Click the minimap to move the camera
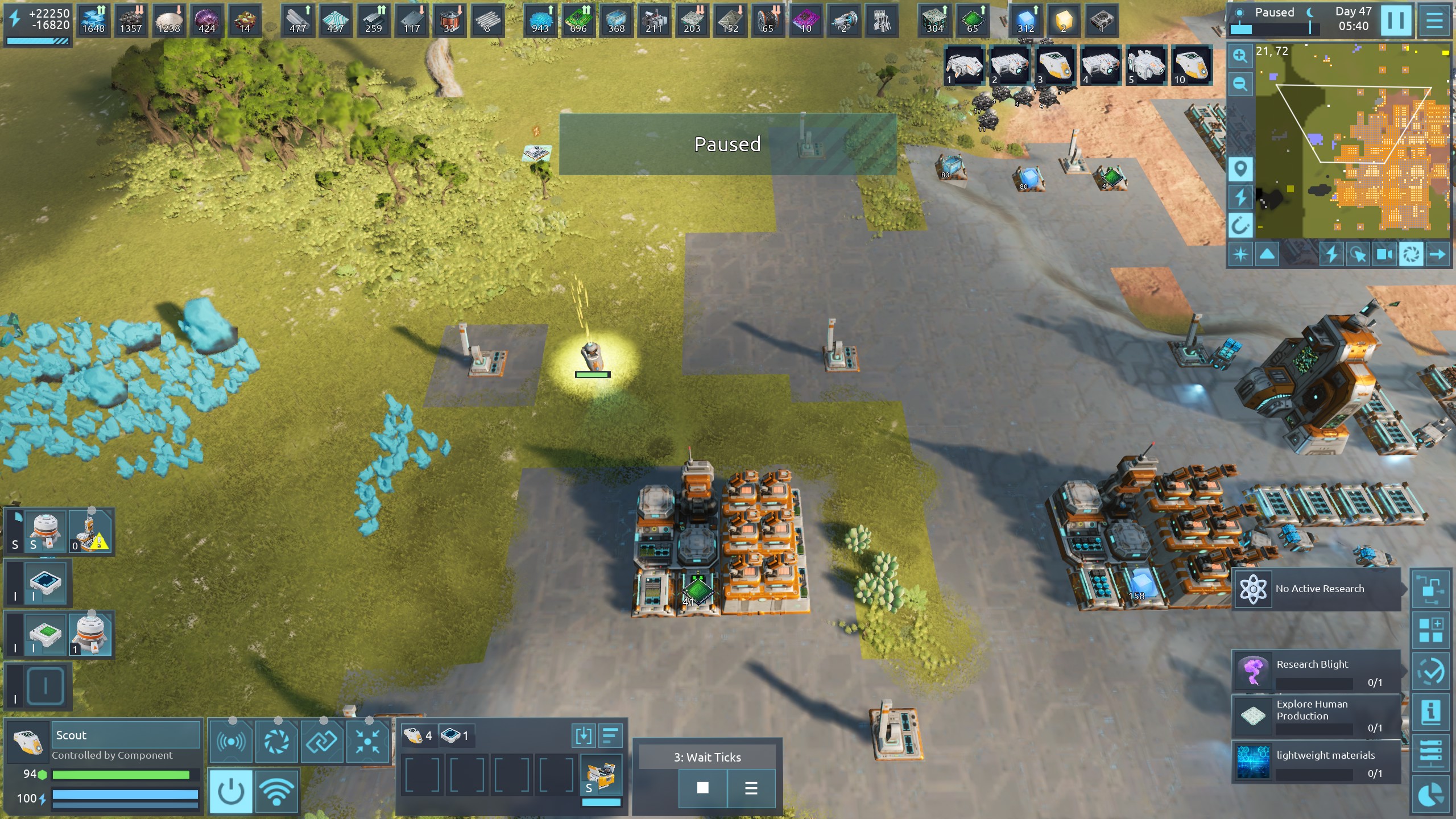 click(1354, 142)
